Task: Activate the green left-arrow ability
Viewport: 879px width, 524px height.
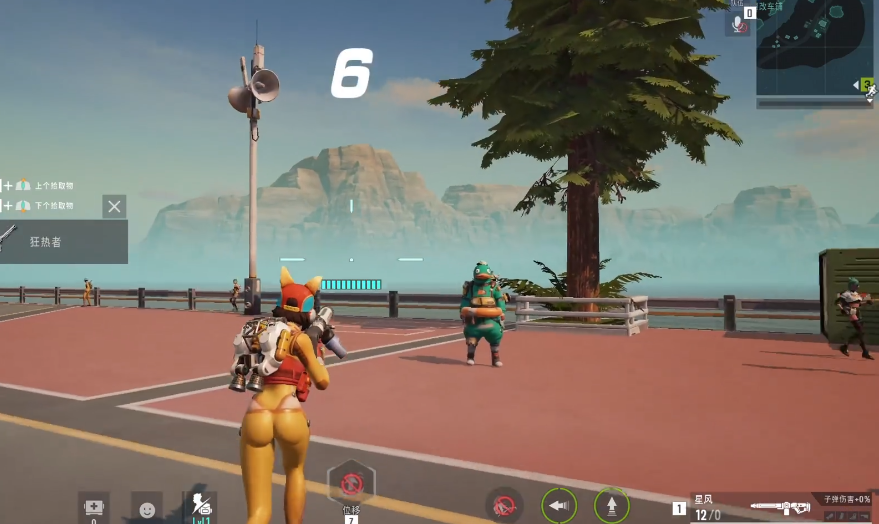Action: (559, 505)
